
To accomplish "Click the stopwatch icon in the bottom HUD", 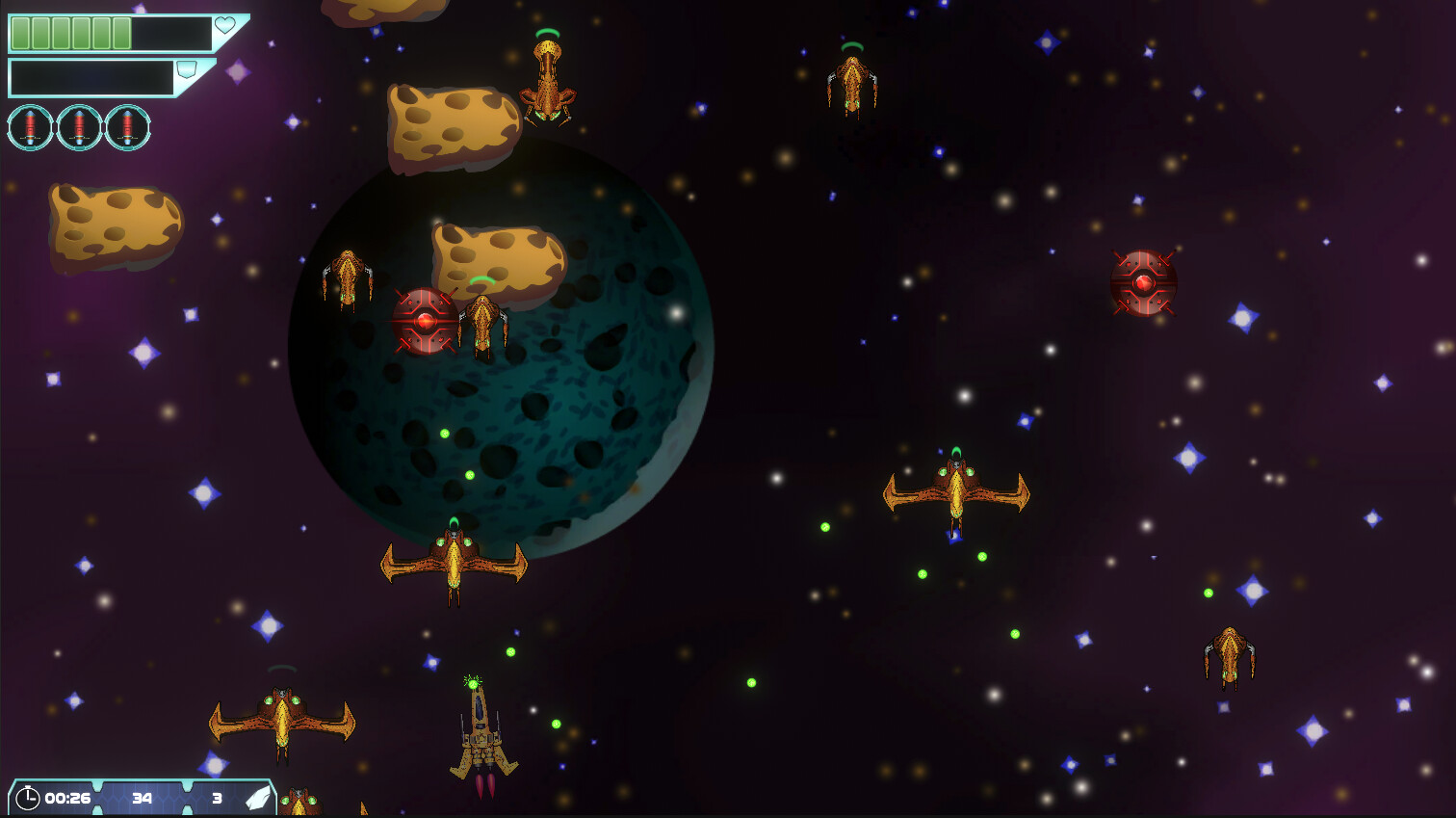I will pos(30,798).
